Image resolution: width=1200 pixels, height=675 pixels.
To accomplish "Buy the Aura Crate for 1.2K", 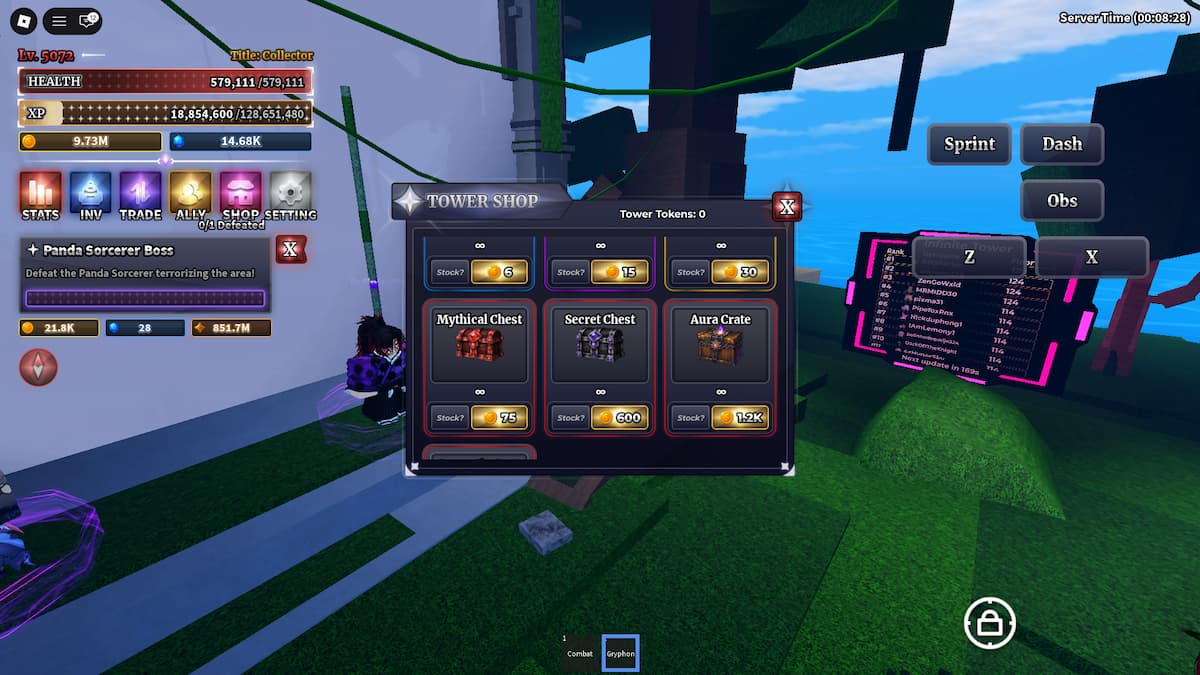I will click(740, 417).
